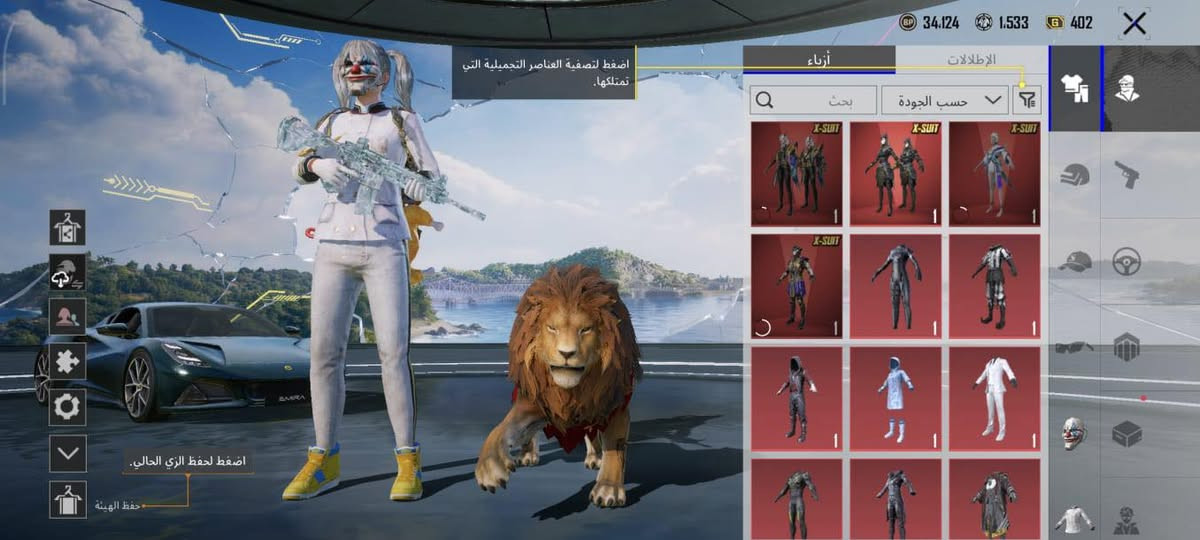Open the cap headwear category

click(1075, 262)
